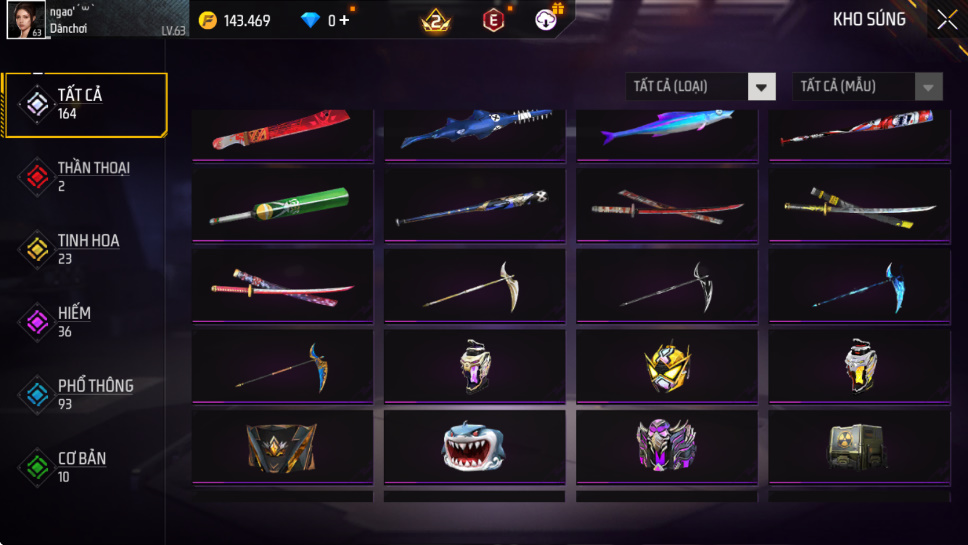Show Thần Thoại rarity skins
Image resolution: width=968 pixels, height=545 pixels.
coord(84,176)
